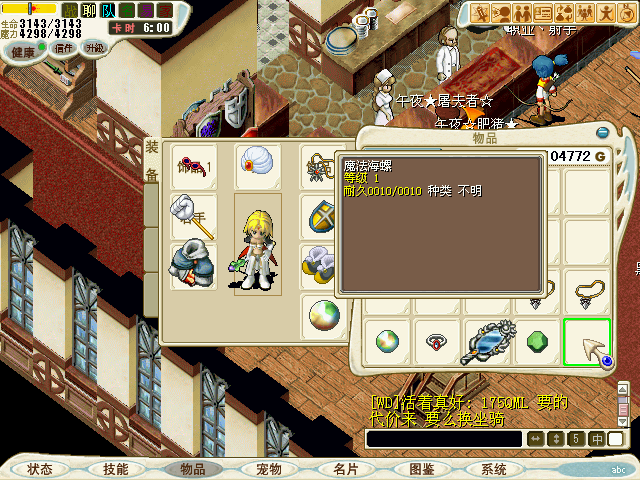This screenshot has height=480, width=640.
Task: Click the white turban headgear slot
Action: click(258, 166)
